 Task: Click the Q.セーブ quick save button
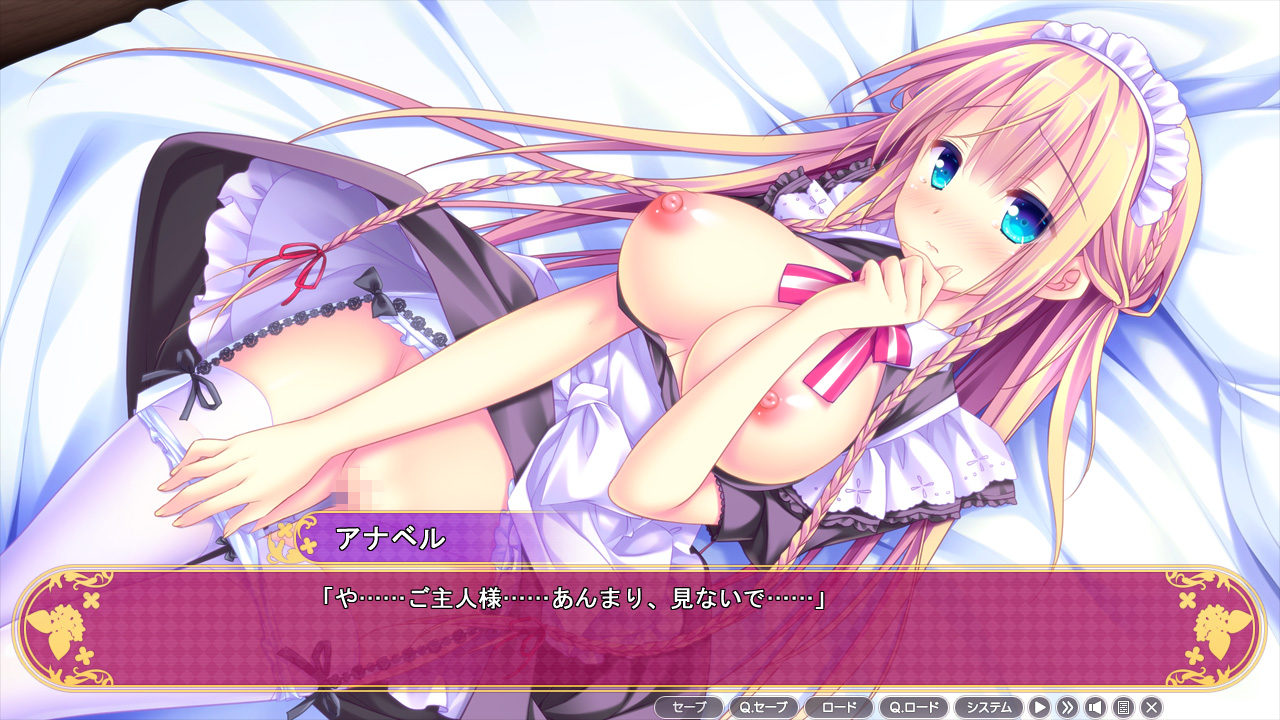pos(764,707)
